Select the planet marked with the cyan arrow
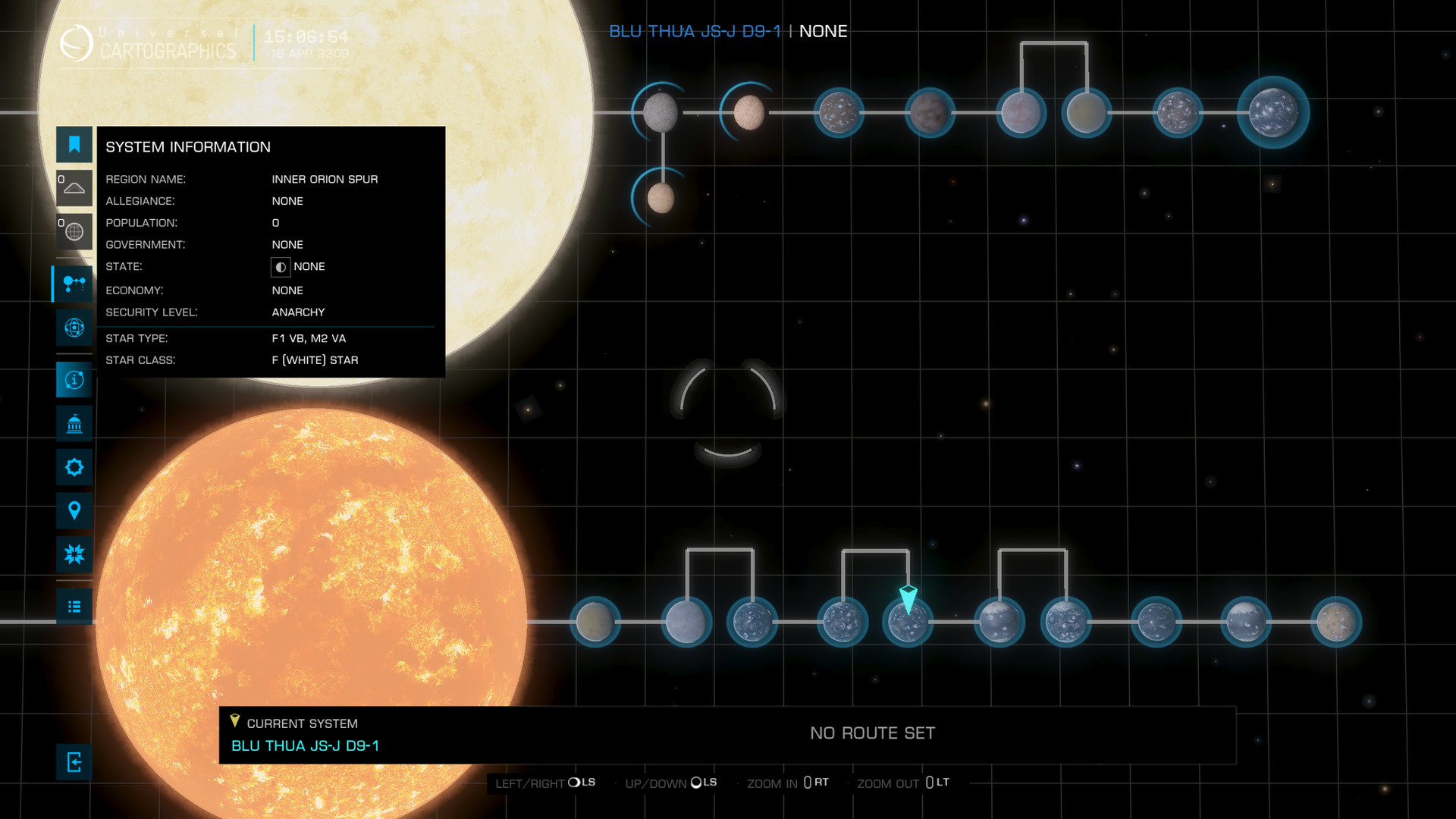The image size is (1456, 819). pyautogui.click(x=908, y=623)
